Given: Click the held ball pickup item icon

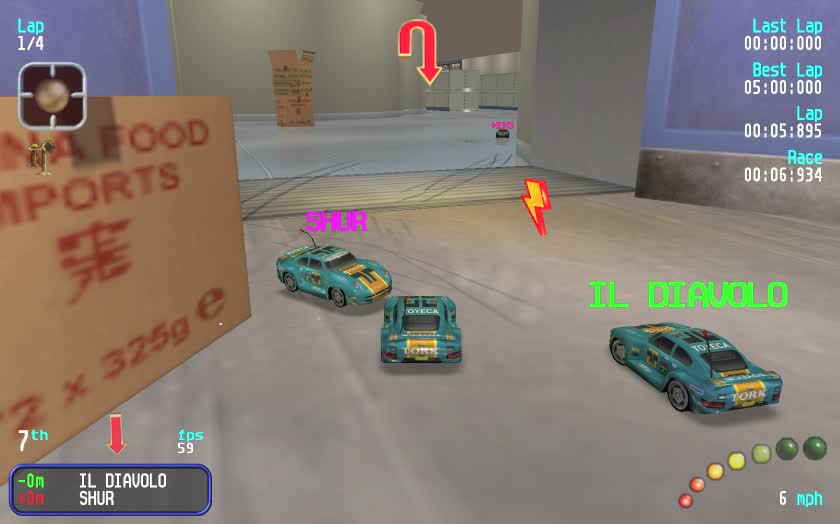Looking at the screenshot, I should tap(52, 95).
